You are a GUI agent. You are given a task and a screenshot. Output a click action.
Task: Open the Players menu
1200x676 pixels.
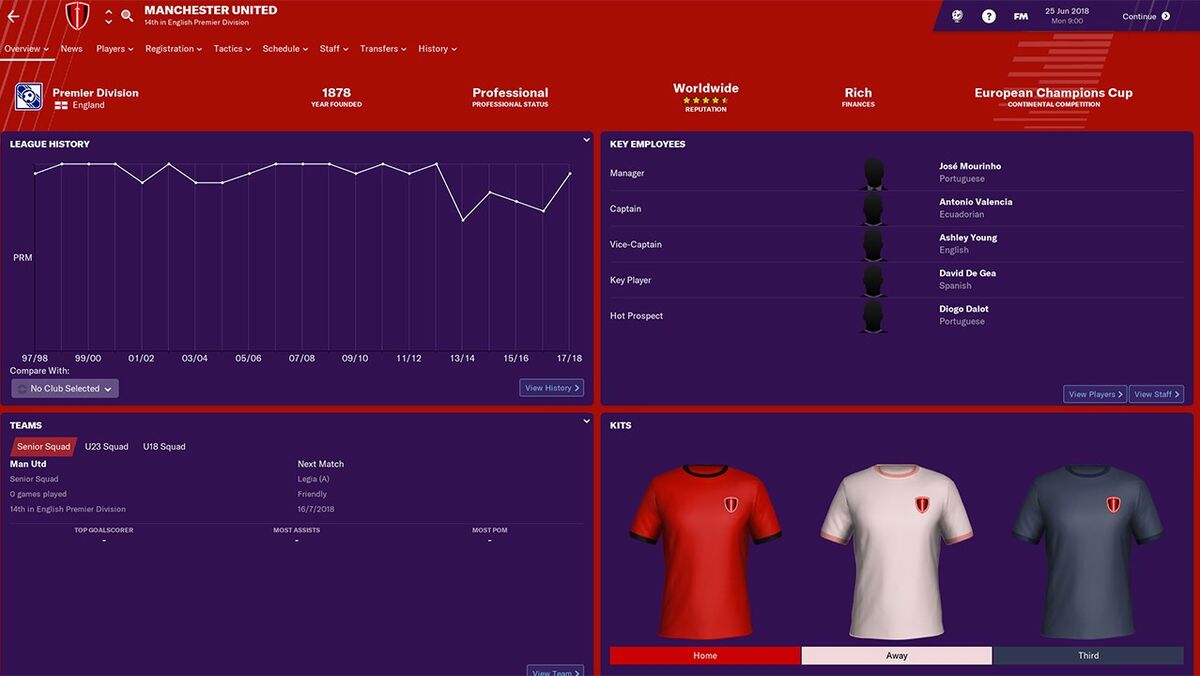(x=114, y=49)
